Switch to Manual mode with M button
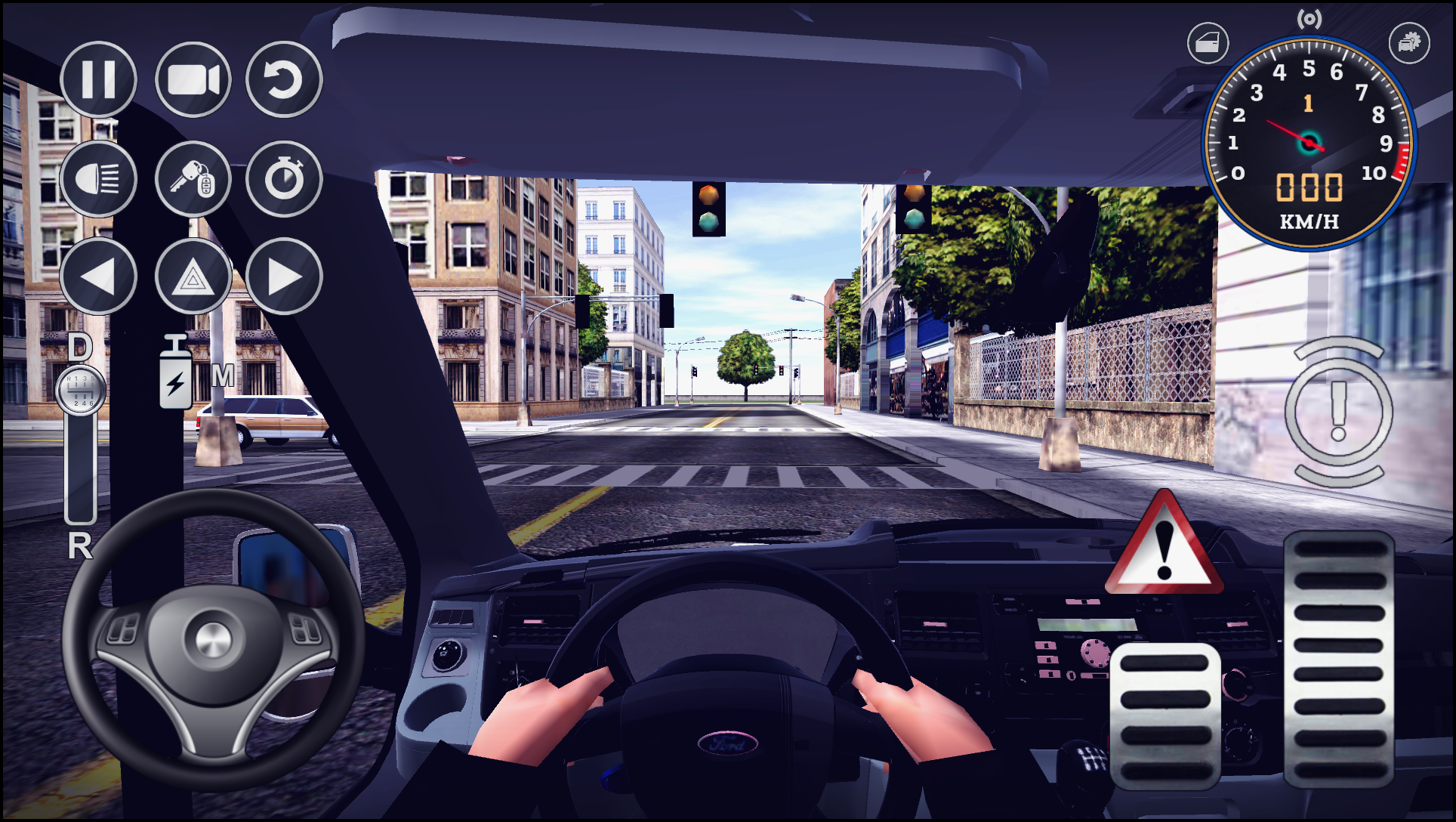 pyautogui.click(x=221, y=373)
